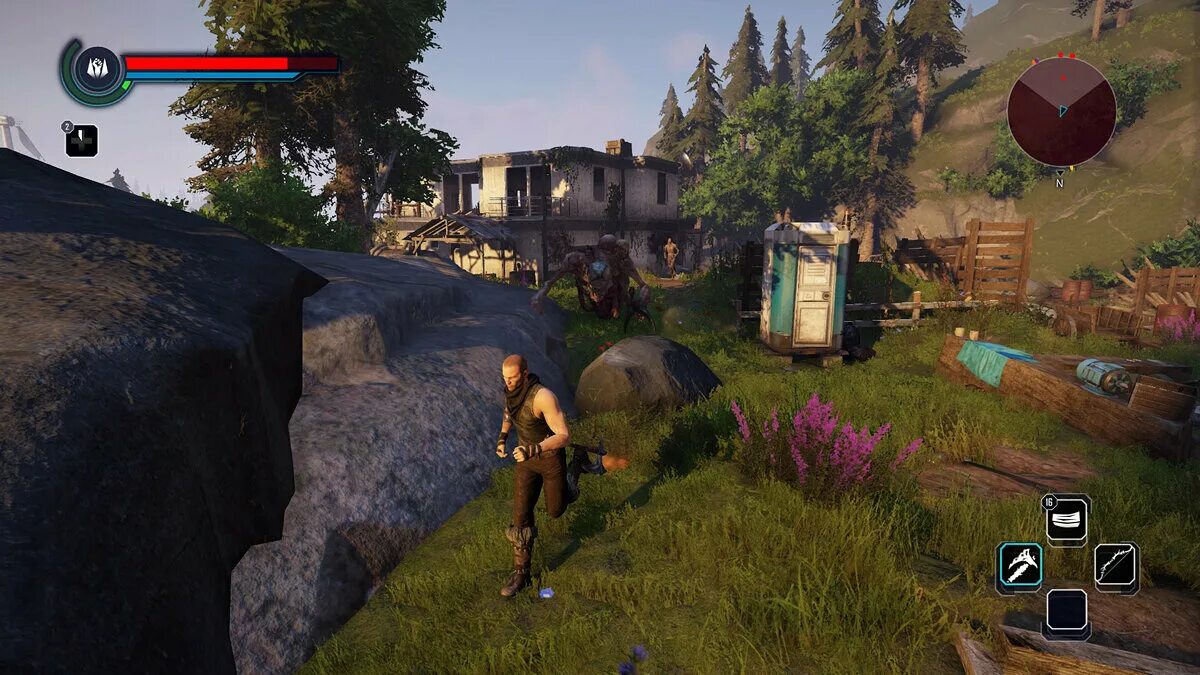Select the D-pad quick slot marked 2
This screenshot has height=675, width=1200.
pos(82,141)
